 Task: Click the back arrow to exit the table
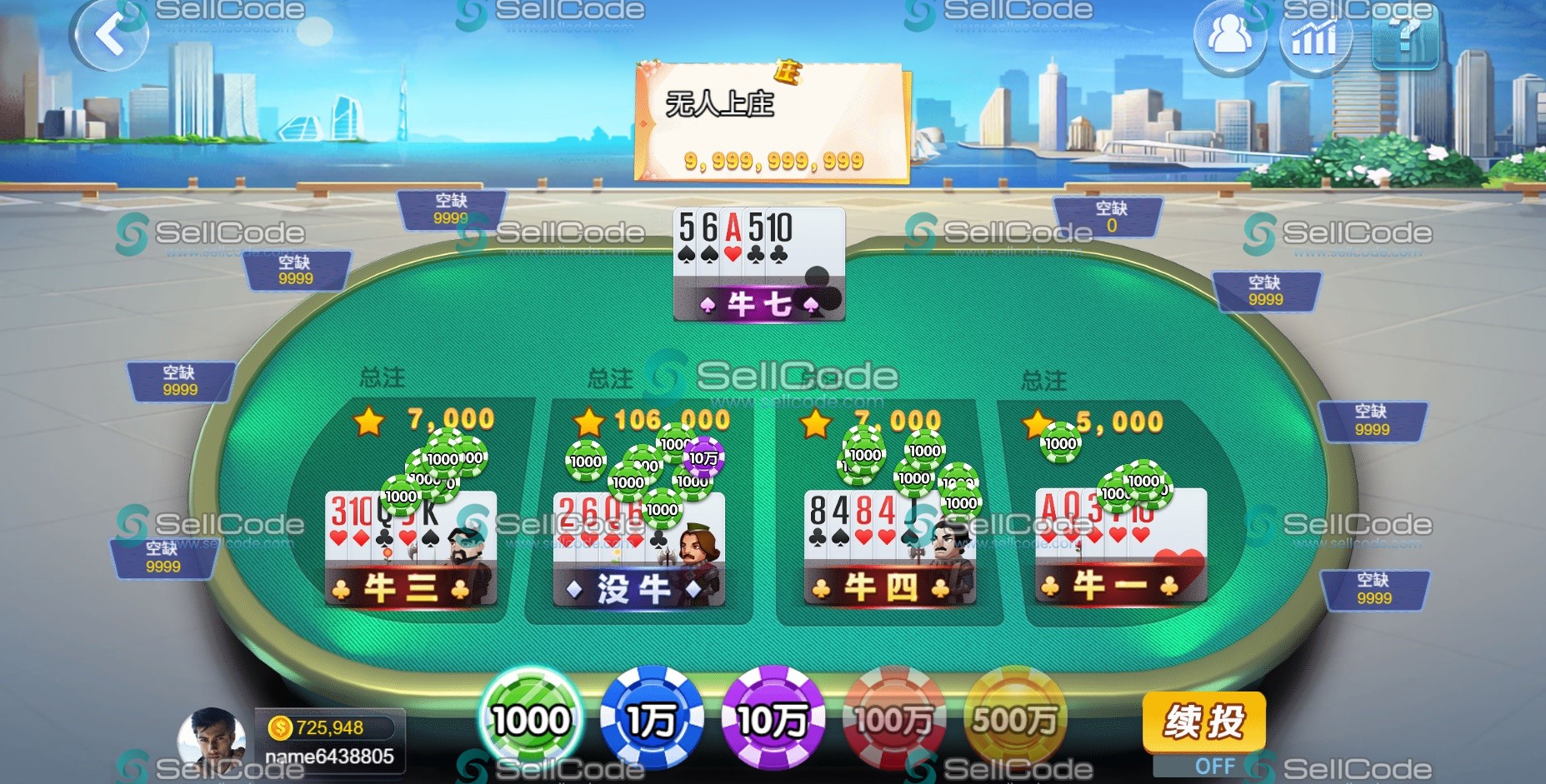[113, 35]
